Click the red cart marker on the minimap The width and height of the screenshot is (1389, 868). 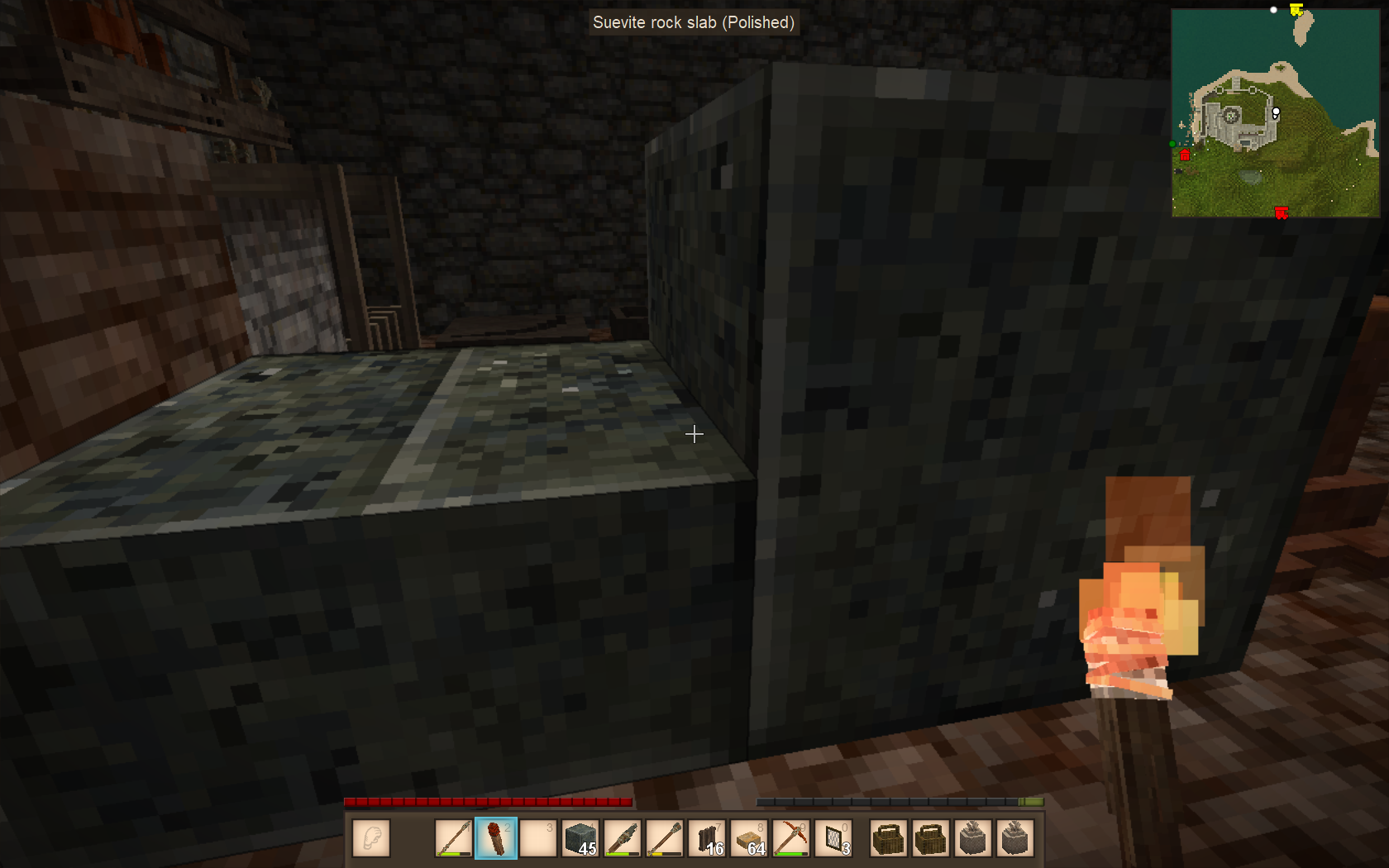1281,213
